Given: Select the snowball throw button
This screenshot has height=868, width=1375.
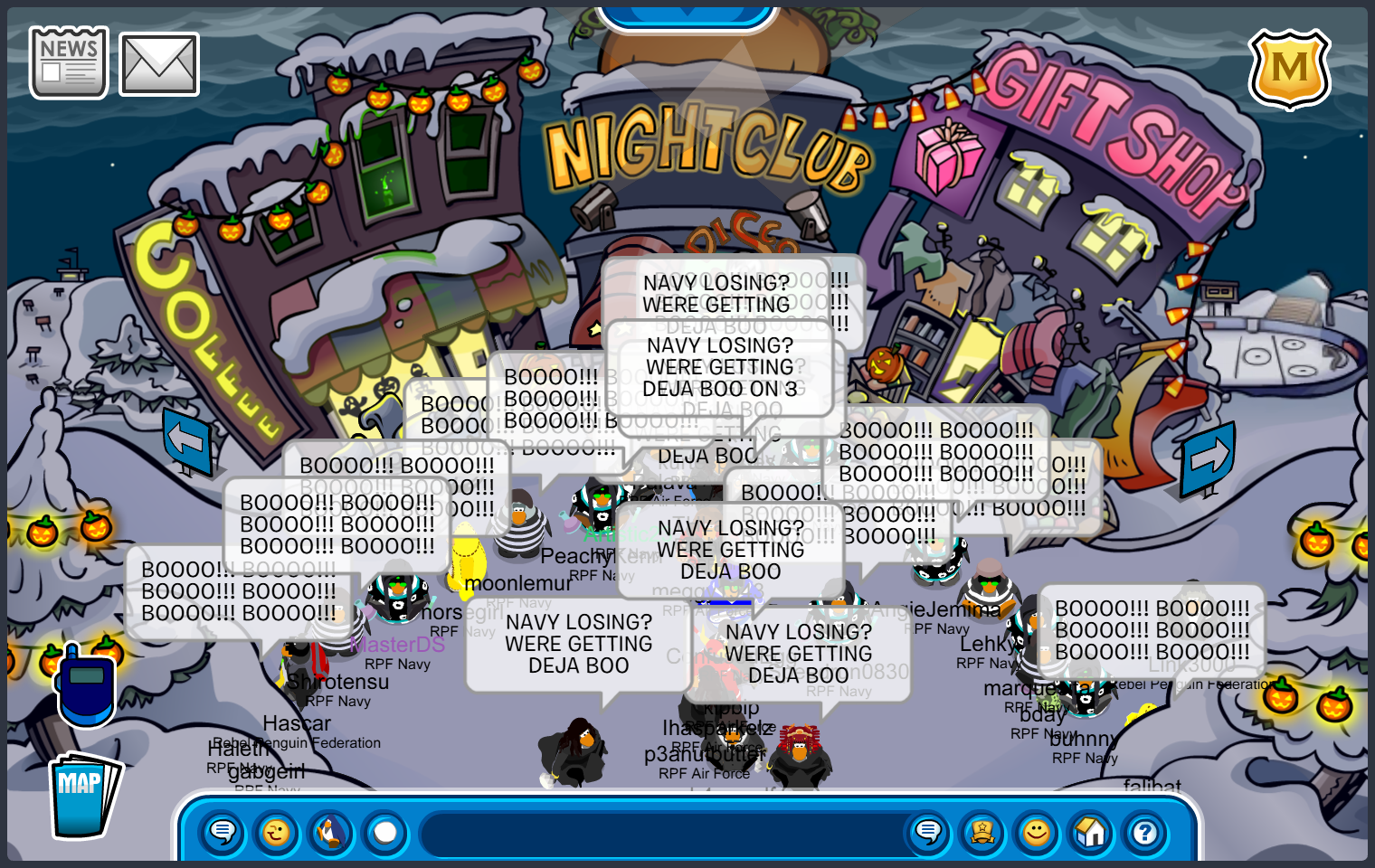Looking at the screenshot, I should [385, 832].
